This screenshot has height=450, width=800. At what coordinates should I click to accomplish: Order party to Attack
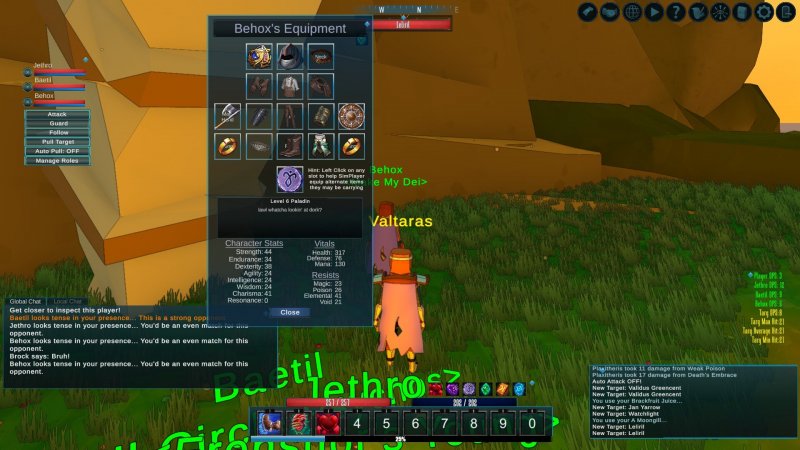pos(57,114)
